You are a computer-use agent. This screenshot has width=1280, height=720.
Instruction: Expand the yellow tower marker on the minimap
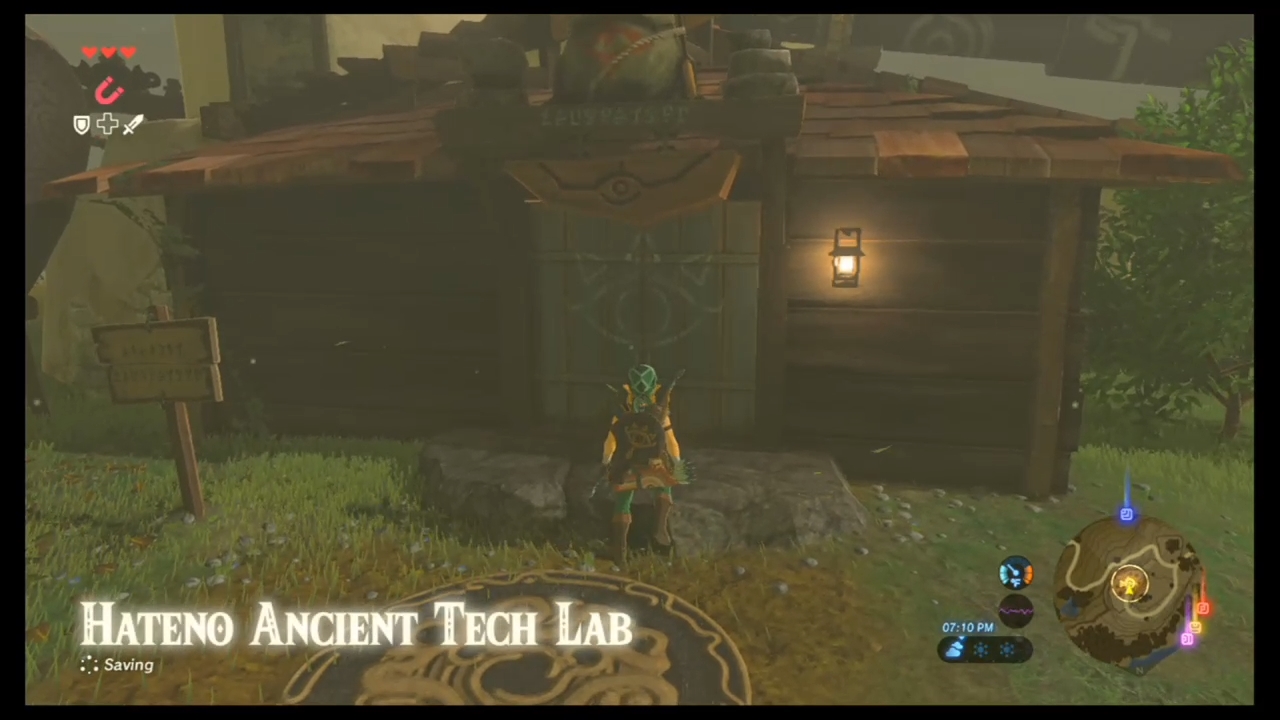[x=1194, y=627]
